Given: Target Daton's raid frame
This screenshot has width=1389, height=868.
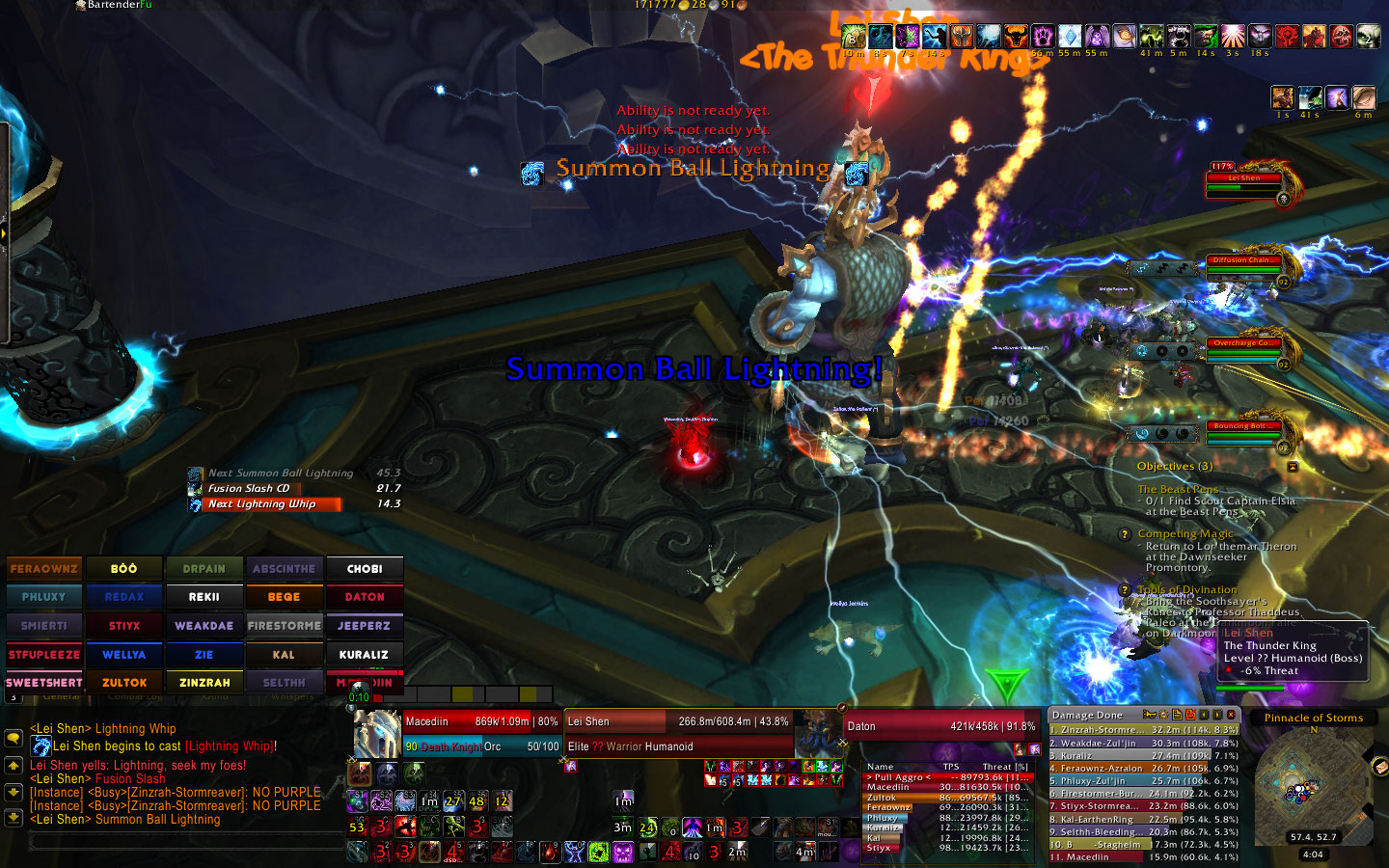Looking at the screenshot, I should 365,597.
